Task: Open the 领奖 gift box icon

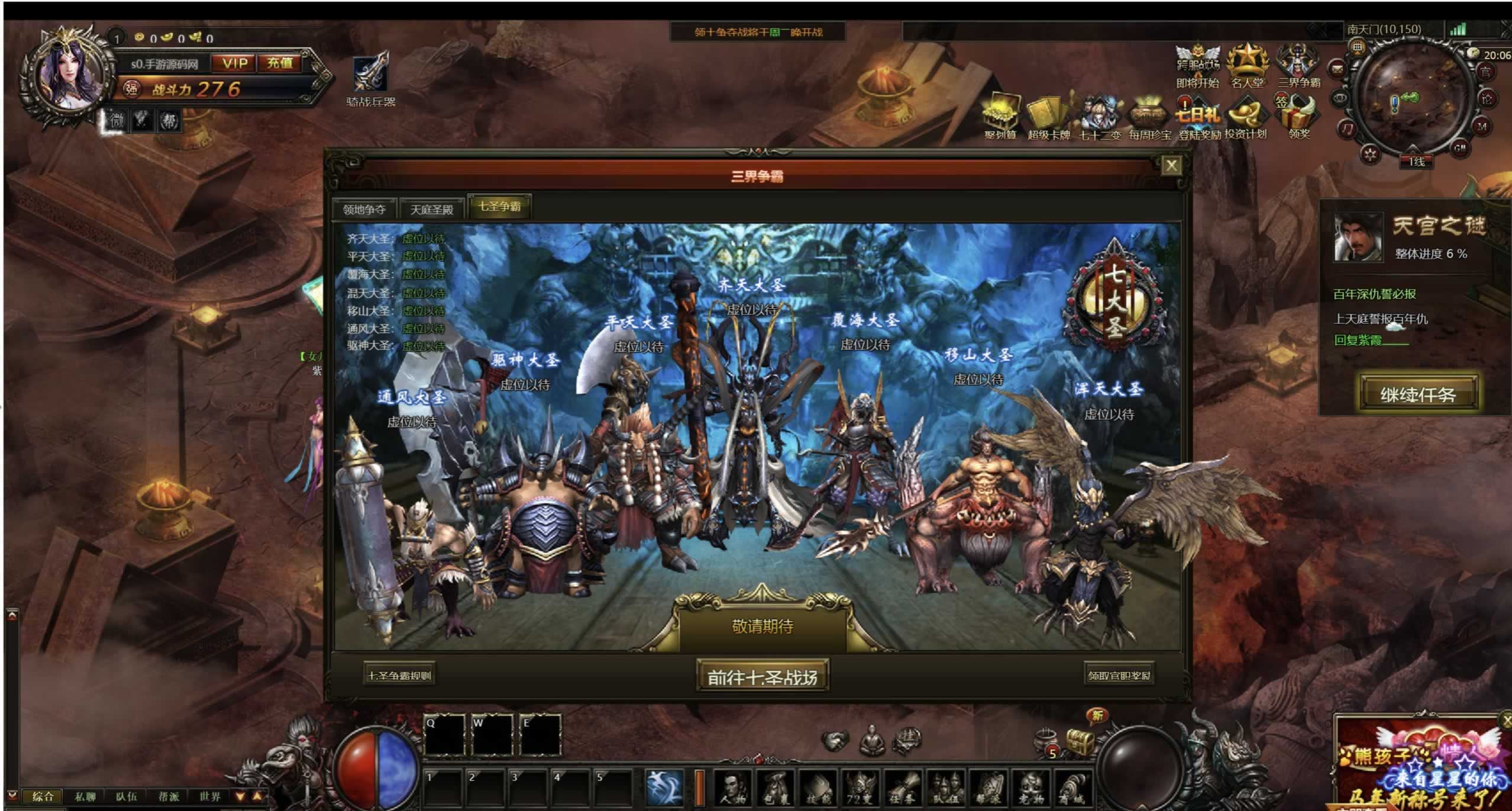Action: (x=1299, y=115)
